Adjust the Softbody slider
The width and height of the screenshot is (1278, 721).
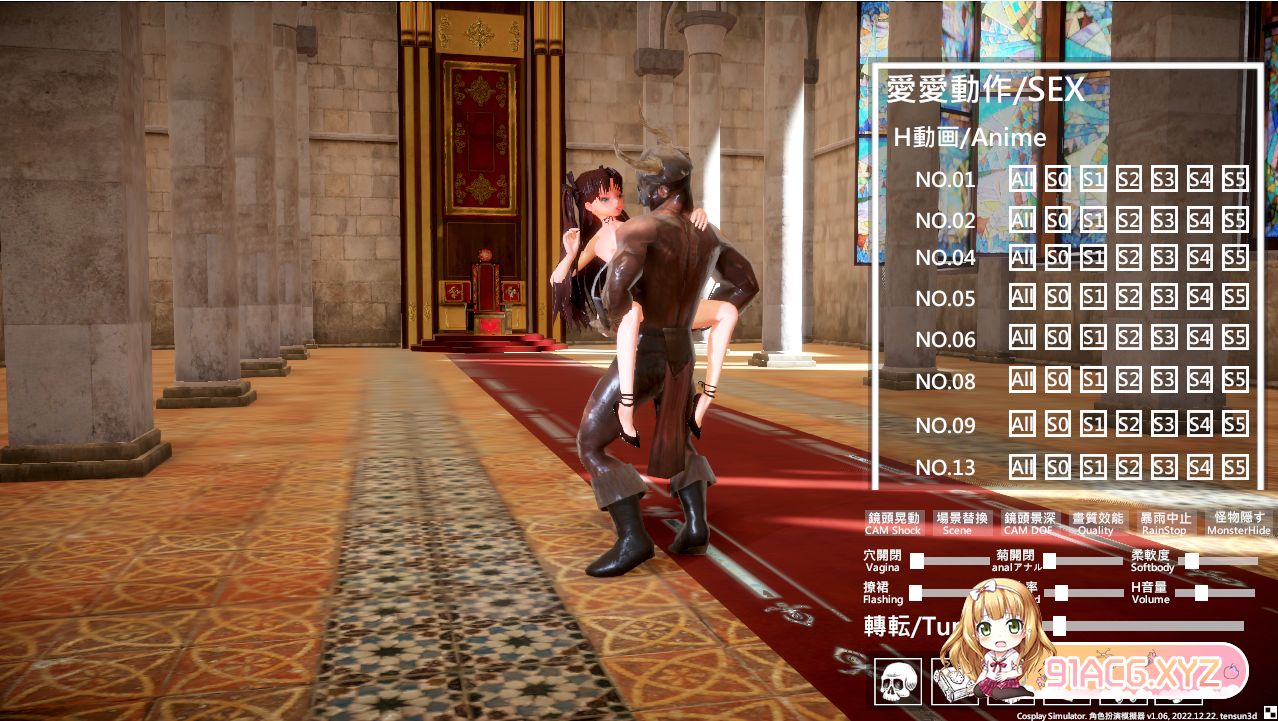click(x=1192, y=561)
